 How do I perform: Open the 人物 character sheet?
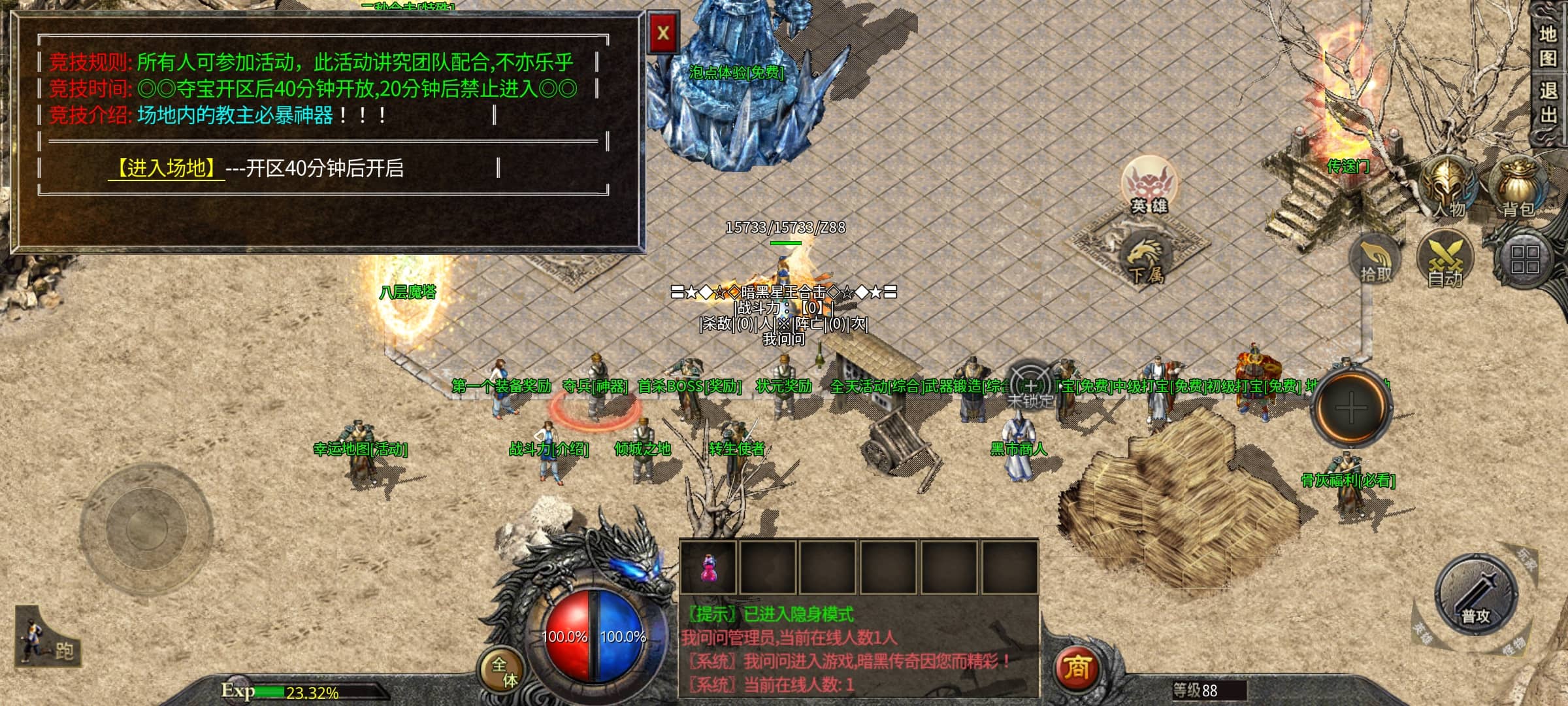click(1448, 188)
